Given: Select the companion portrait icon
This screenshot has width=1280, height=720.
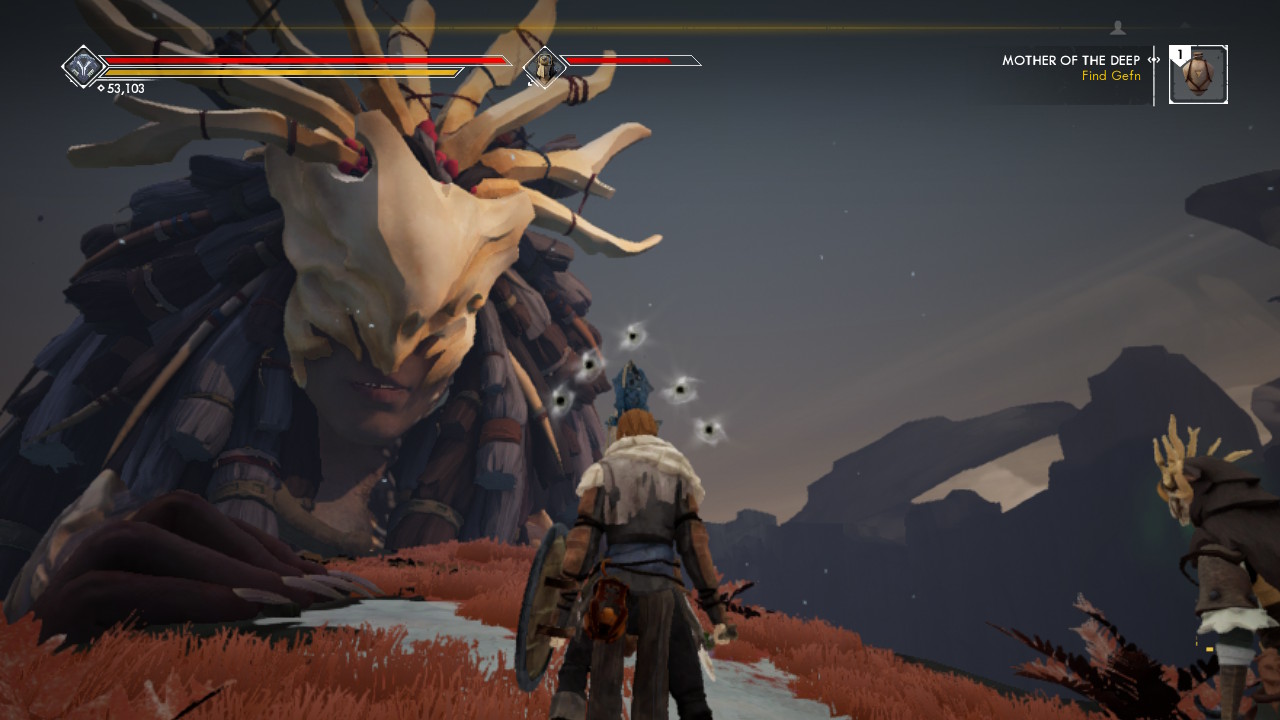Looking at the screenshot, I should click(x=545, y=67).
